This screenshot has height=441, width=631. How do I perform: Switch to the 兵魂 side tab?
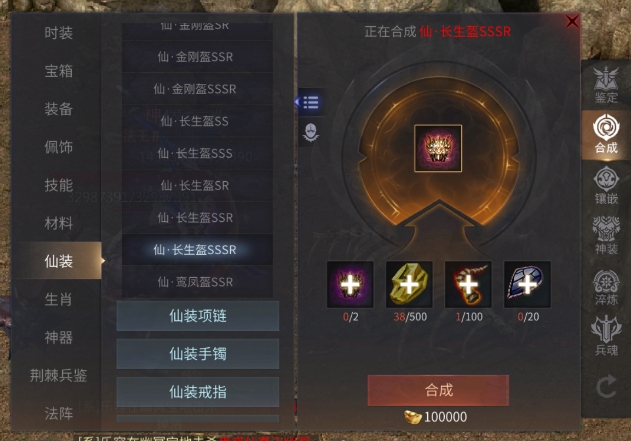[606, 334]
